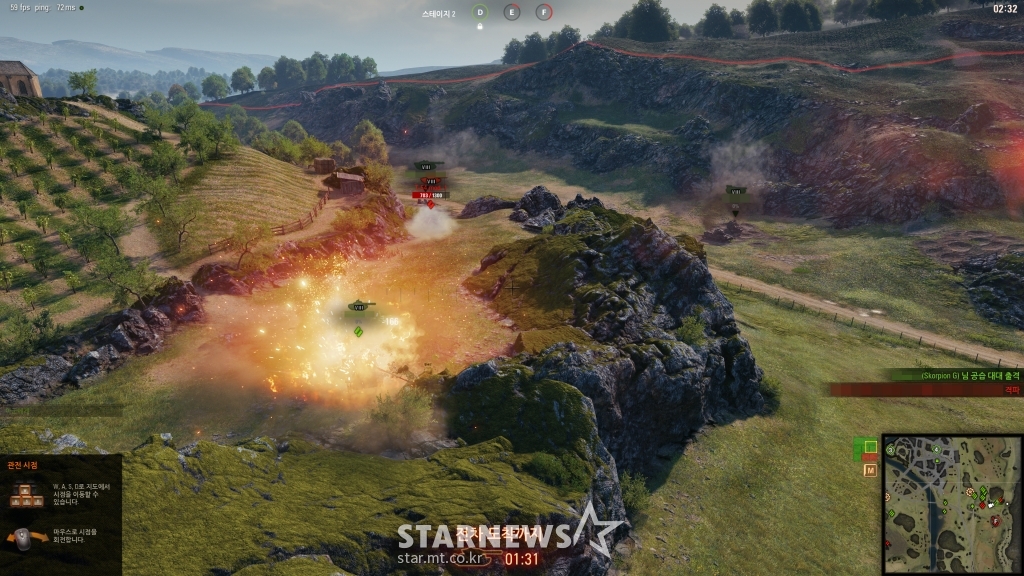Click the green grid zone selector above M

[x=870, y=447]
